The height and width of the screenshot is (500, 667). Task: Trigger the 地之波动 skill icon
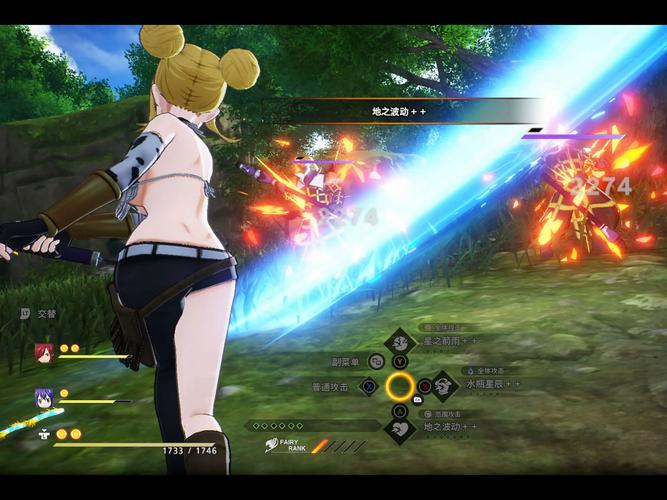(x=401, y=430)
